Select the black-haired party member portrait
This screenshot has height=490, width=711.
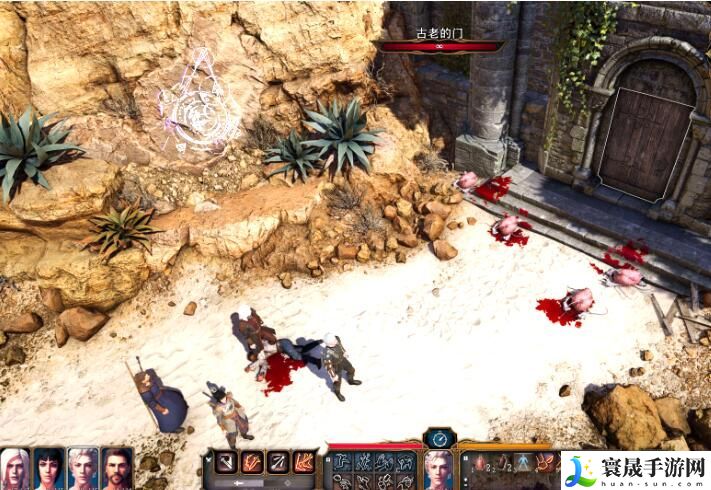point(49,467)
